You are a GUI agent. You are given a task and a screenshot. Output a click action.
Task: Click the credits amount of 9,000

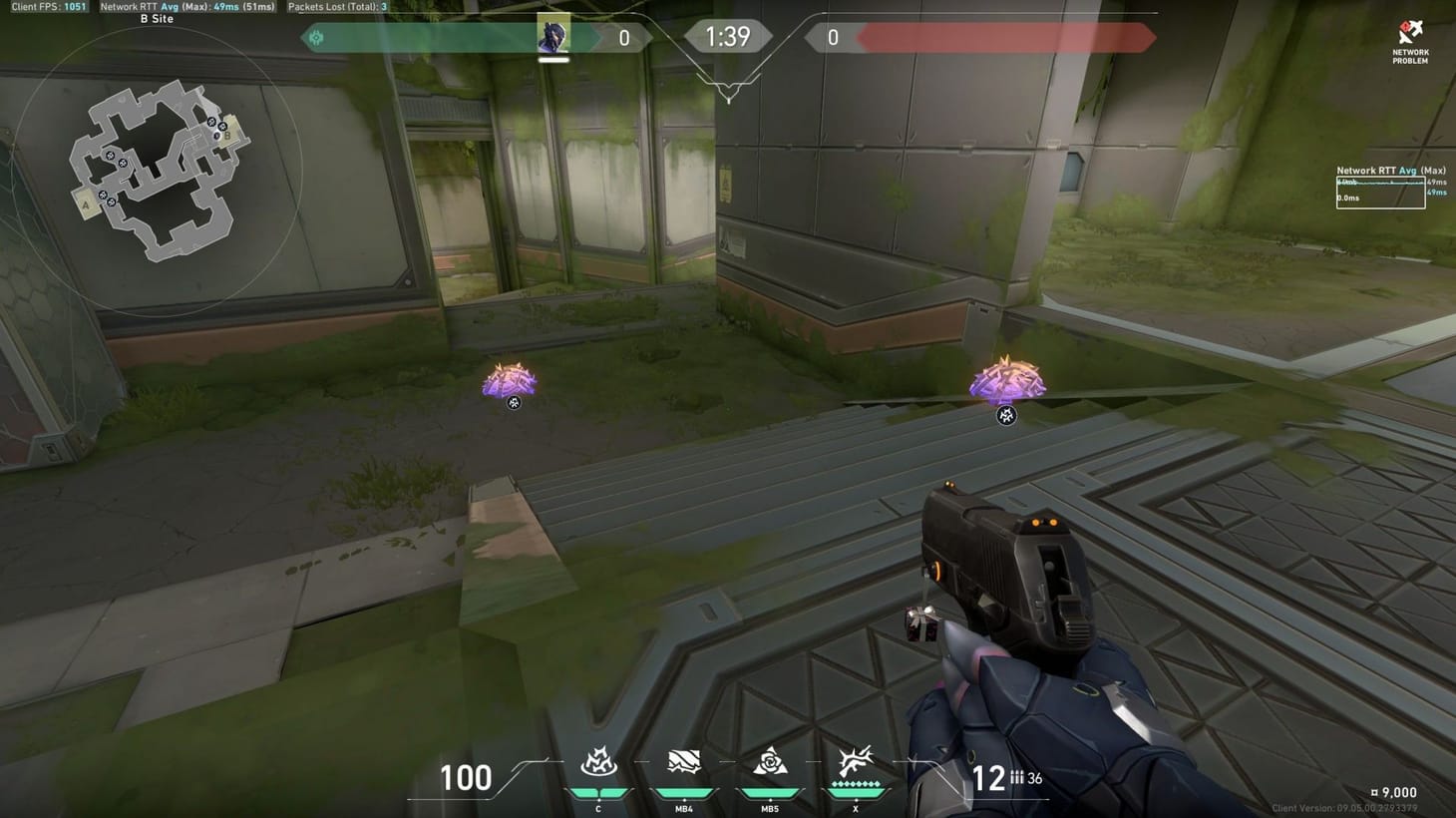coord(1395,791)
